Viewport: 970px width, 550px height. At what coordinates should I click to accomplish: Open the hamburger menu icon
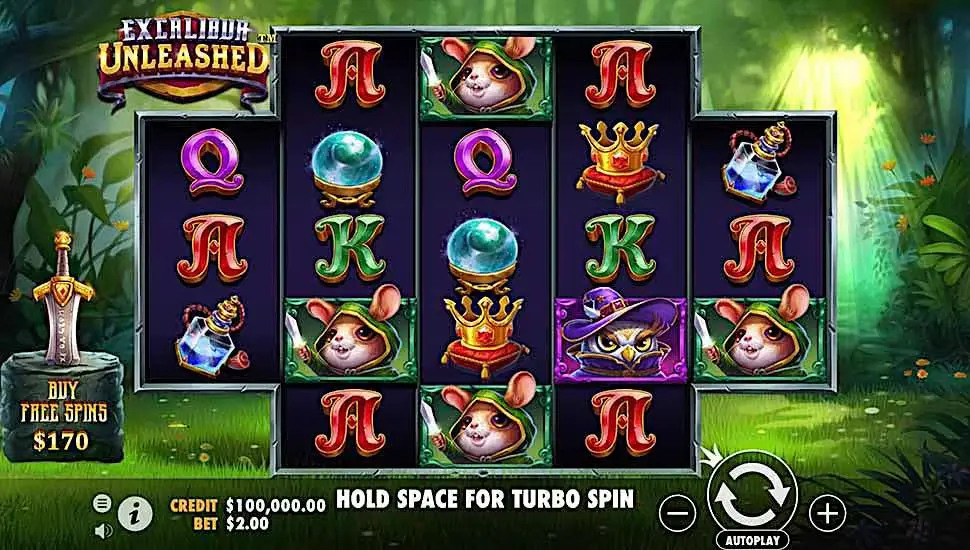pos(102,503)
